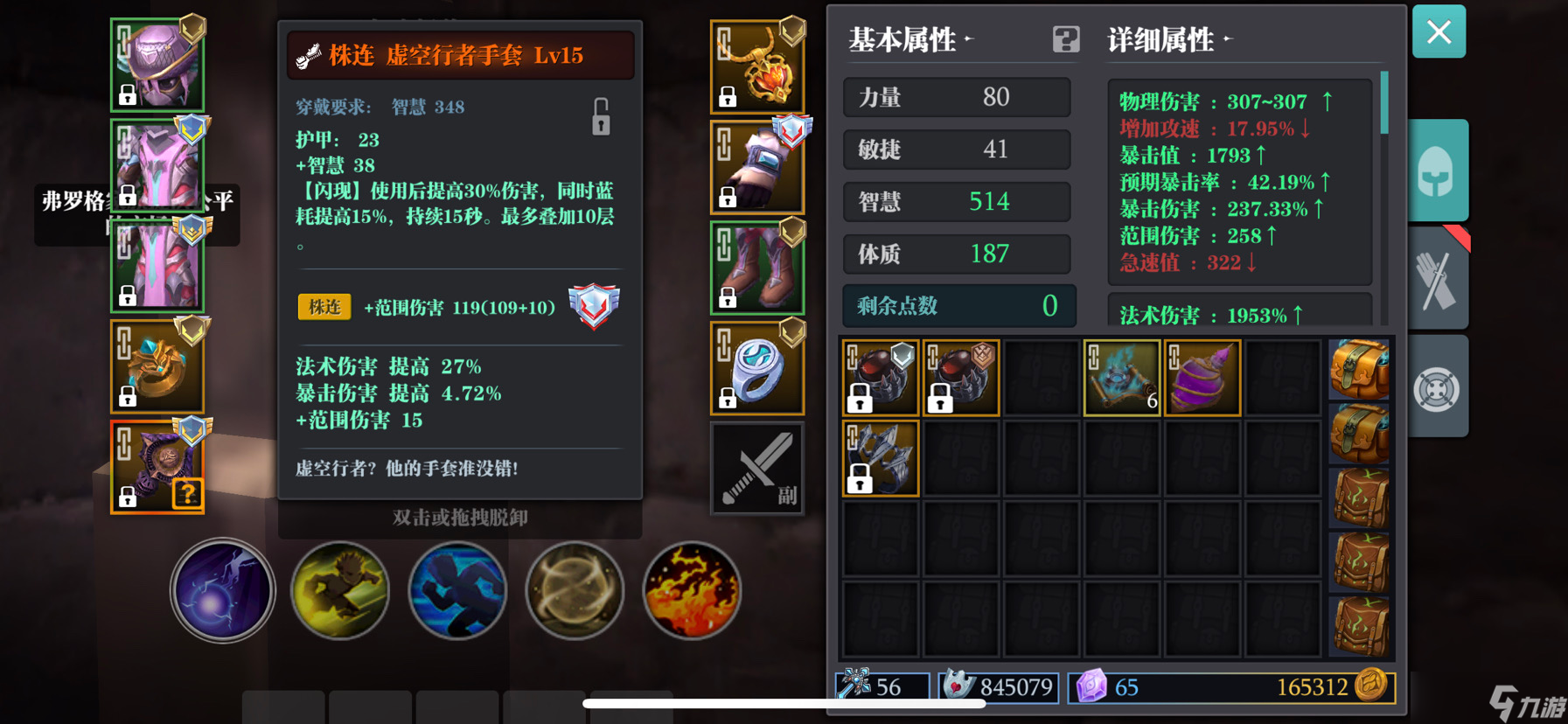
Task: Activate the blue sprint skill
Action: click(456, 591)
